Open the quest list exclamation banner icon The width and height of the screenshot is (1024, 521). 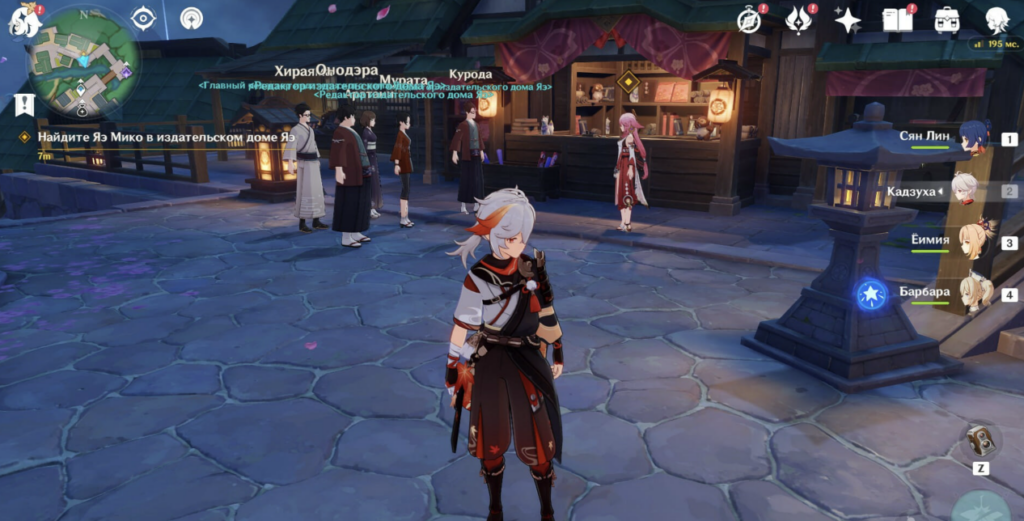24,104
